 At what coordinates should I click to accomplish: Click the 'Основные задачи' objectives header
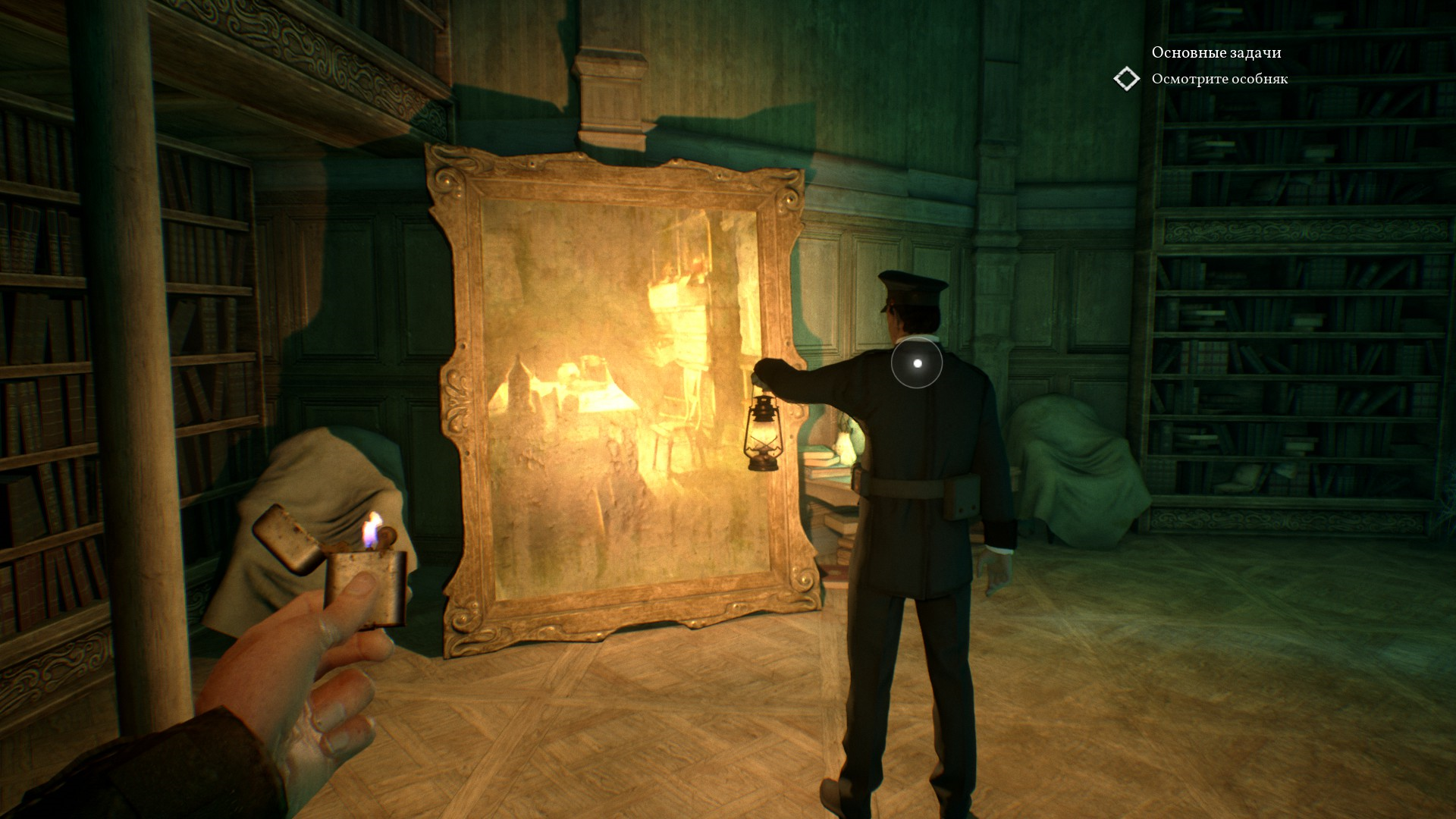pyautogui.click(x=1216, y=52)
